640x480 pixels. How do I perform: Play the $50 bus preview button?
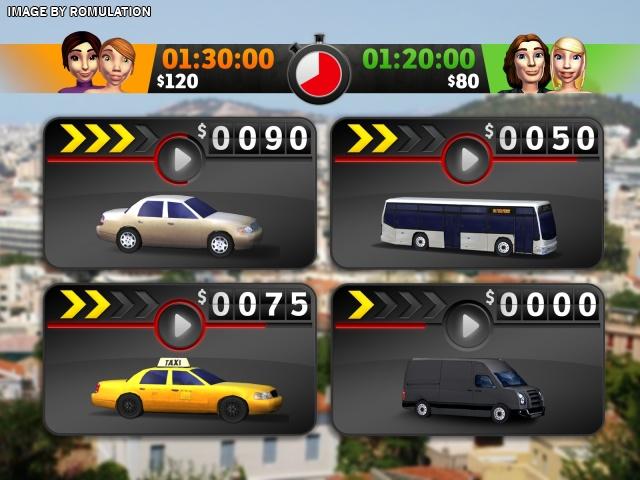point(468,160)
